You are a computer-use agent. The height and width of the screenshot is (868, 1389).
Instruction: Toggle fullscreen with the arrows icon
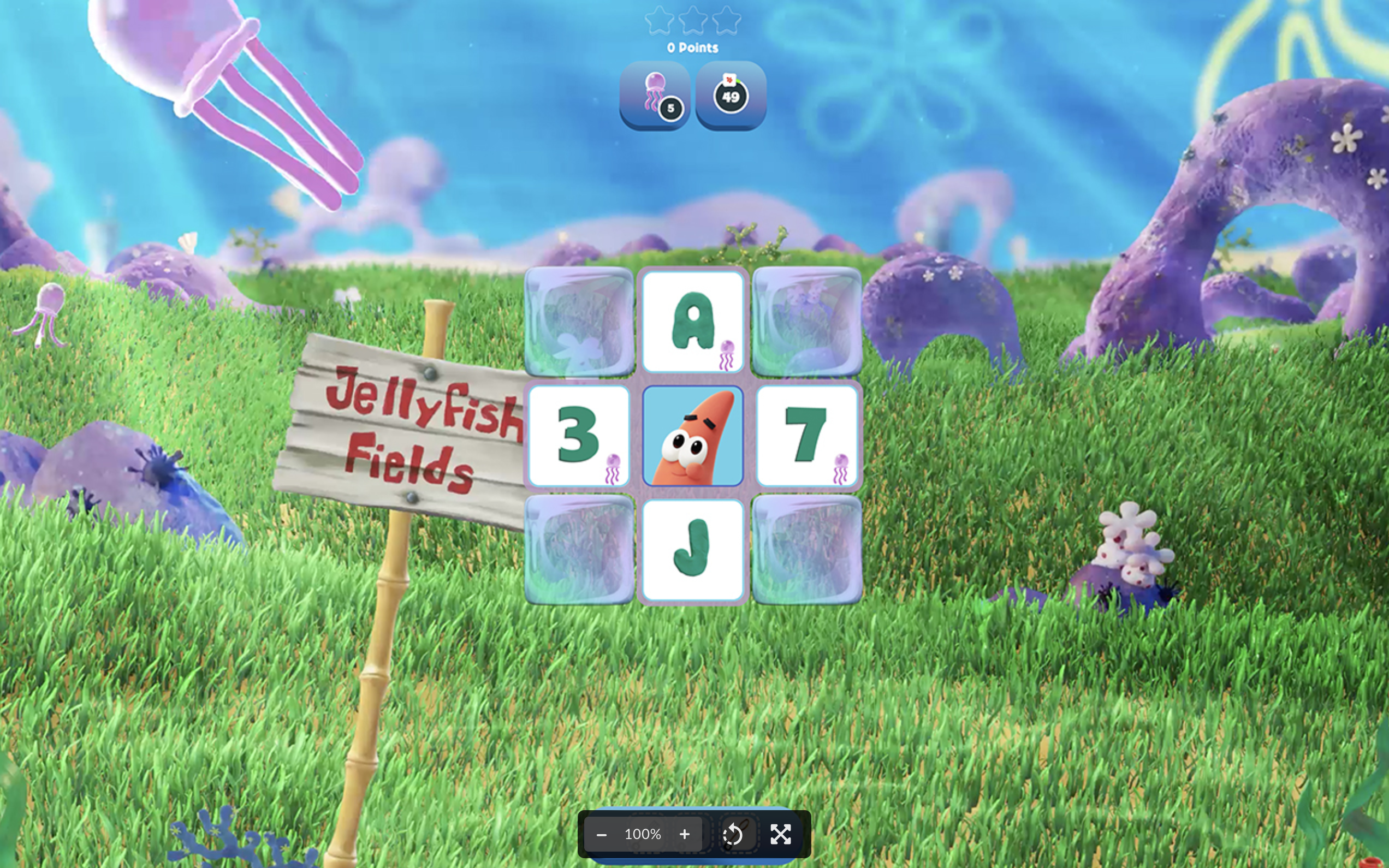click(781, 834)
